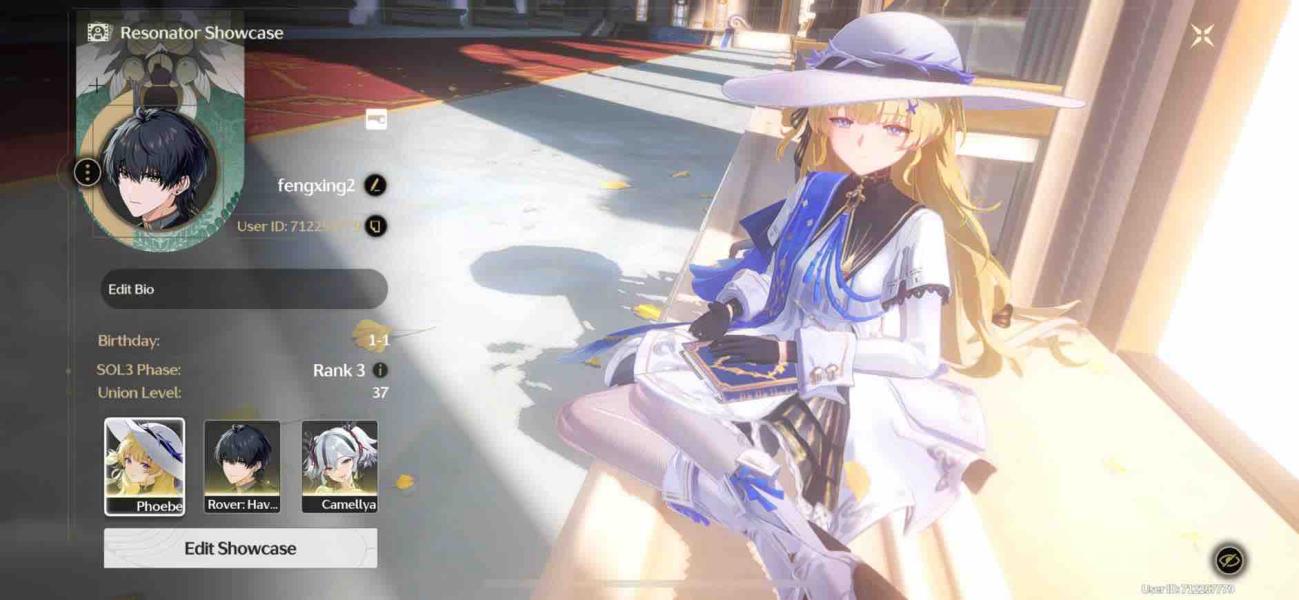Select Camellya showcase portrait
Screen dimensions: 1299x600
pyautogui.click(x=340, y=466)
